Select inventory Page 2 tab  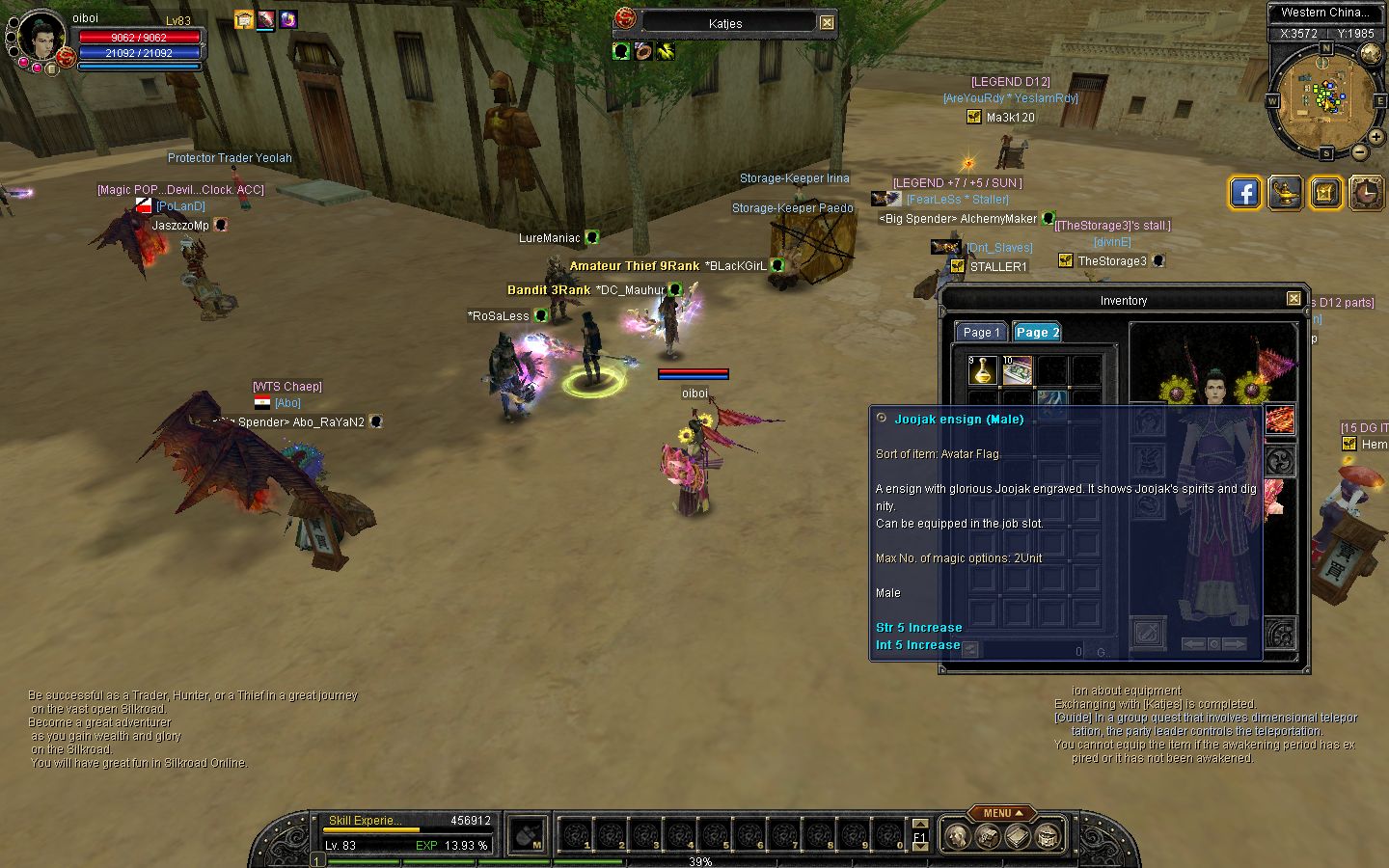pos(1037,332)
